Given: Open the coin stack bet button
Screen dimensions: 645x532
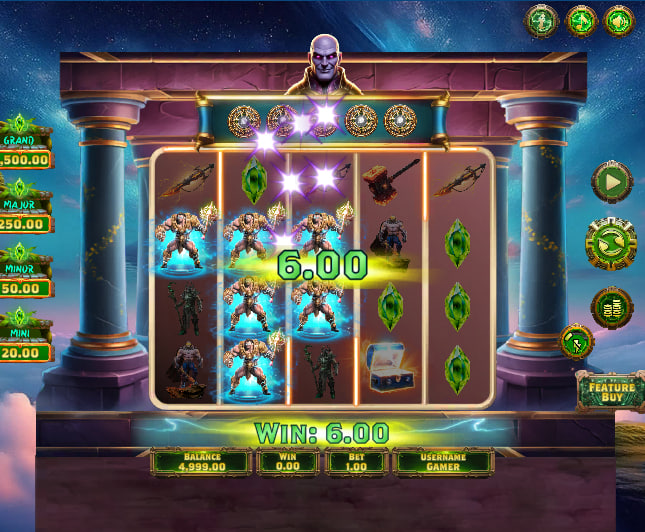Looking at the screenshot, I should [611, 307].
